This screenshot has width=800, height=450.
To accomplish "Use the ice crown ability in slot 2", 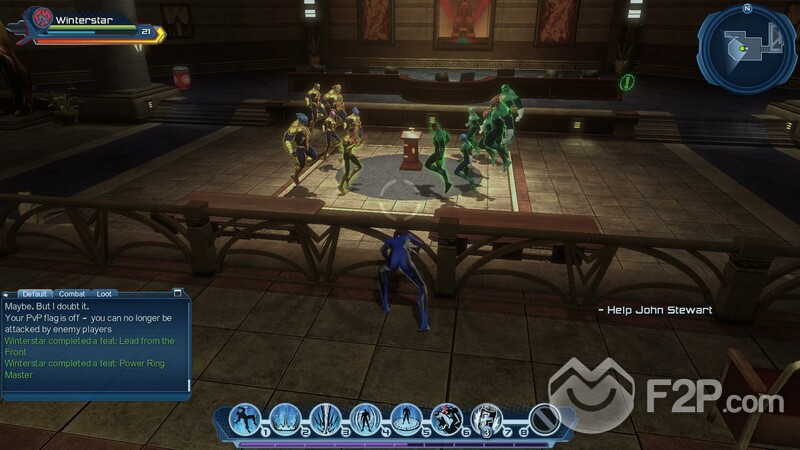I will 286,418.
